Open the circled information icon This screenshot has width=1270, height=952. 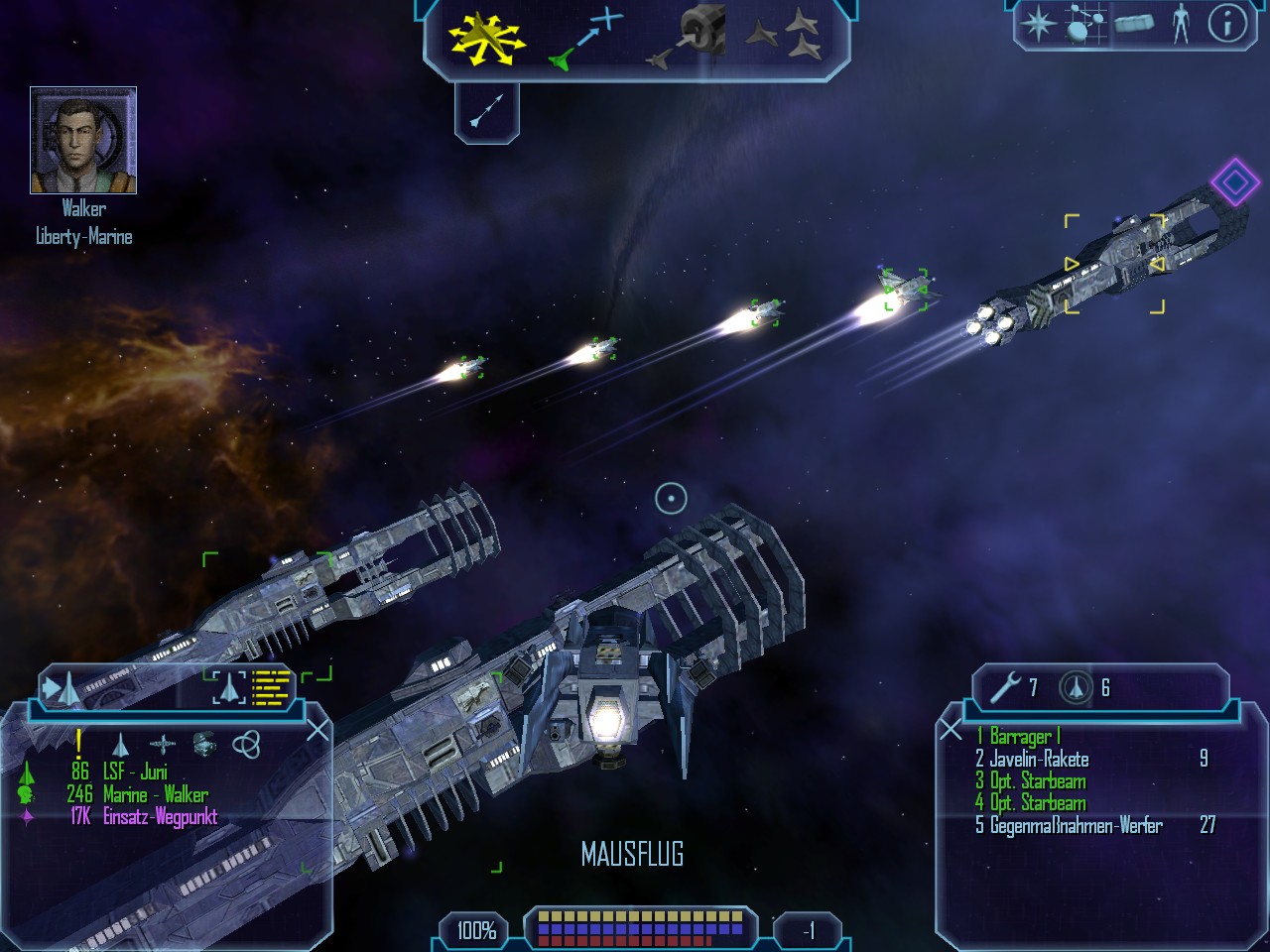[x=1227, y=24]
